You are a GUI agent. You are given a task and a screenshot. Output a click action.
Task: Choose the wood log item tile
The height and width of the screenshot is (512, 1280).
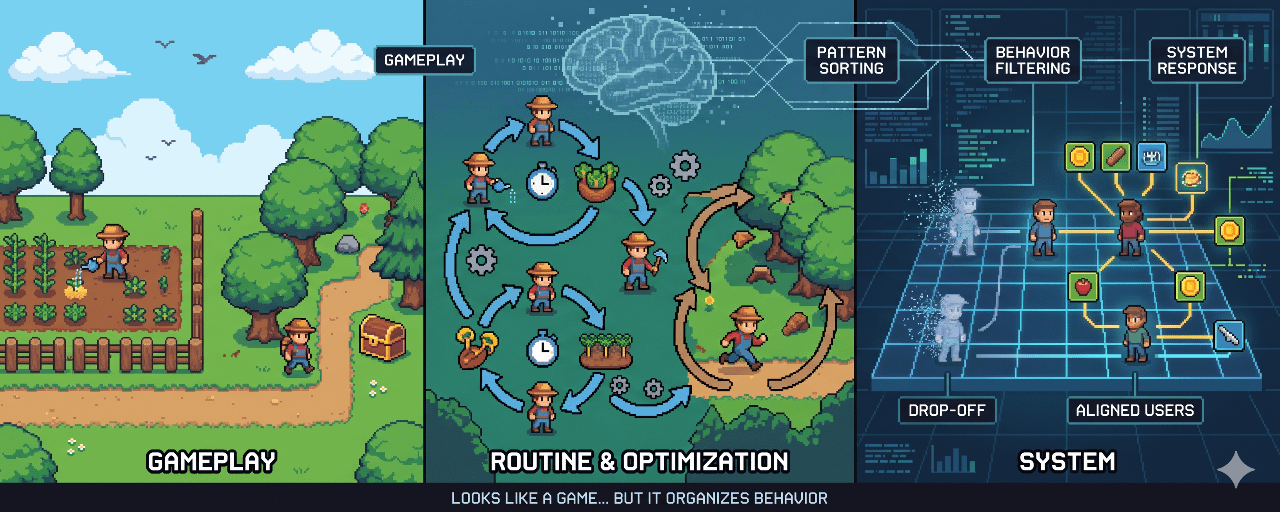1115,157
